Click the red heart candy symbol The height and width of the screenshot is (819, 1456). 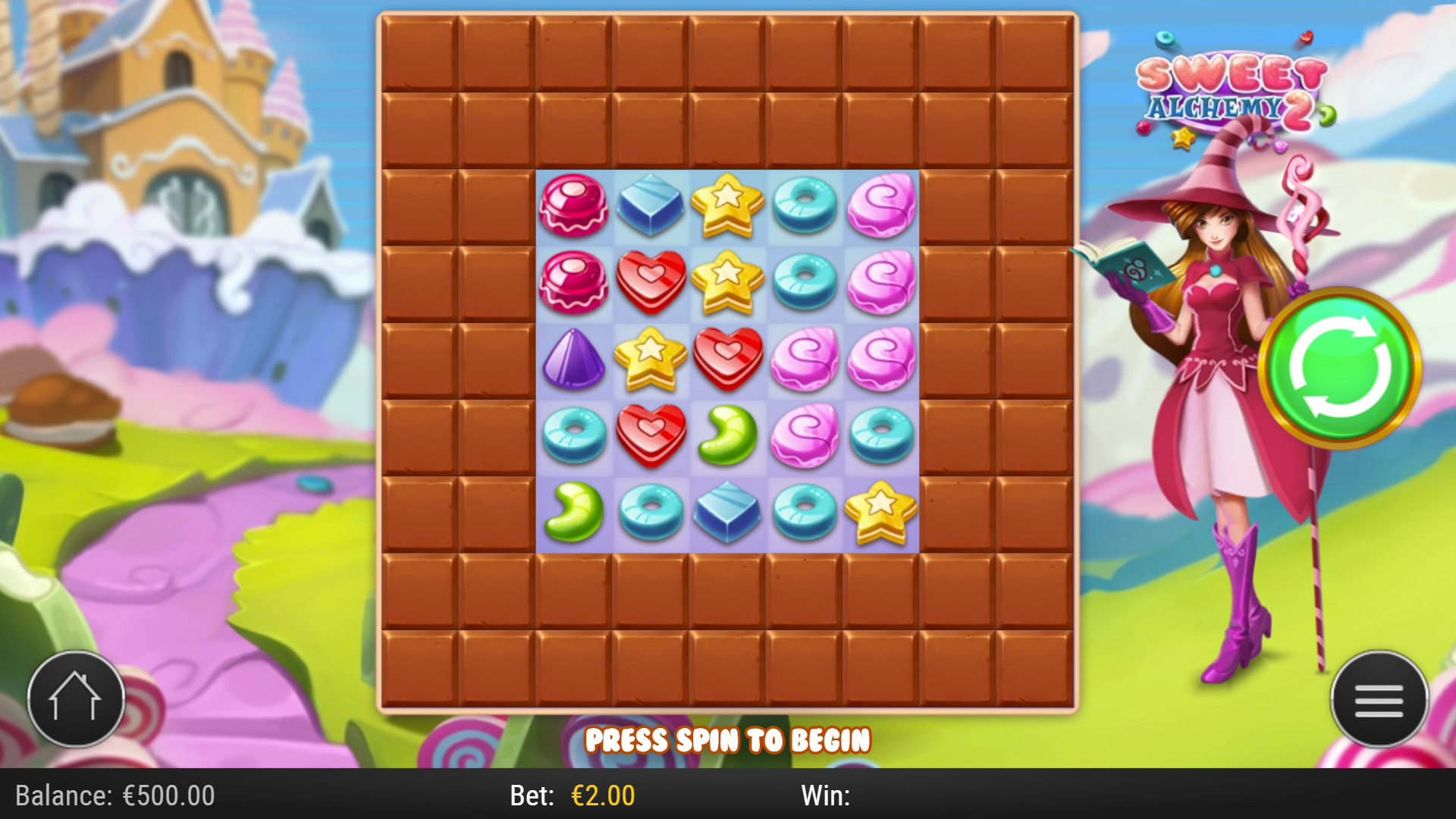(651, 281)
